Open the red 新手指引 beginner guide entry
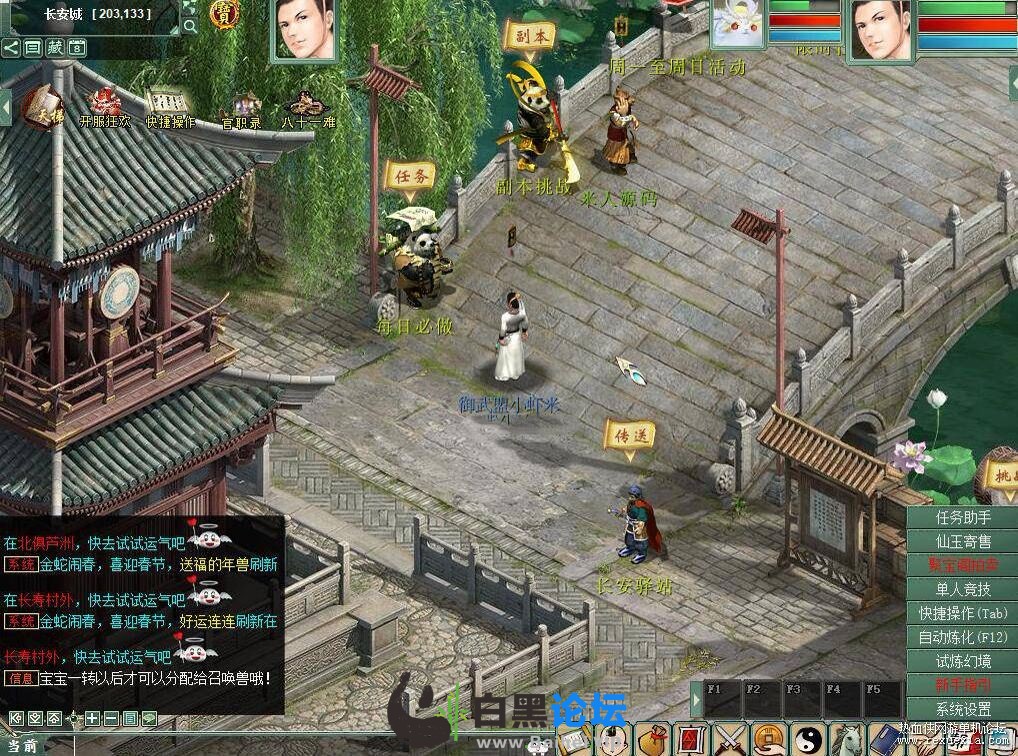 (963, 685)
